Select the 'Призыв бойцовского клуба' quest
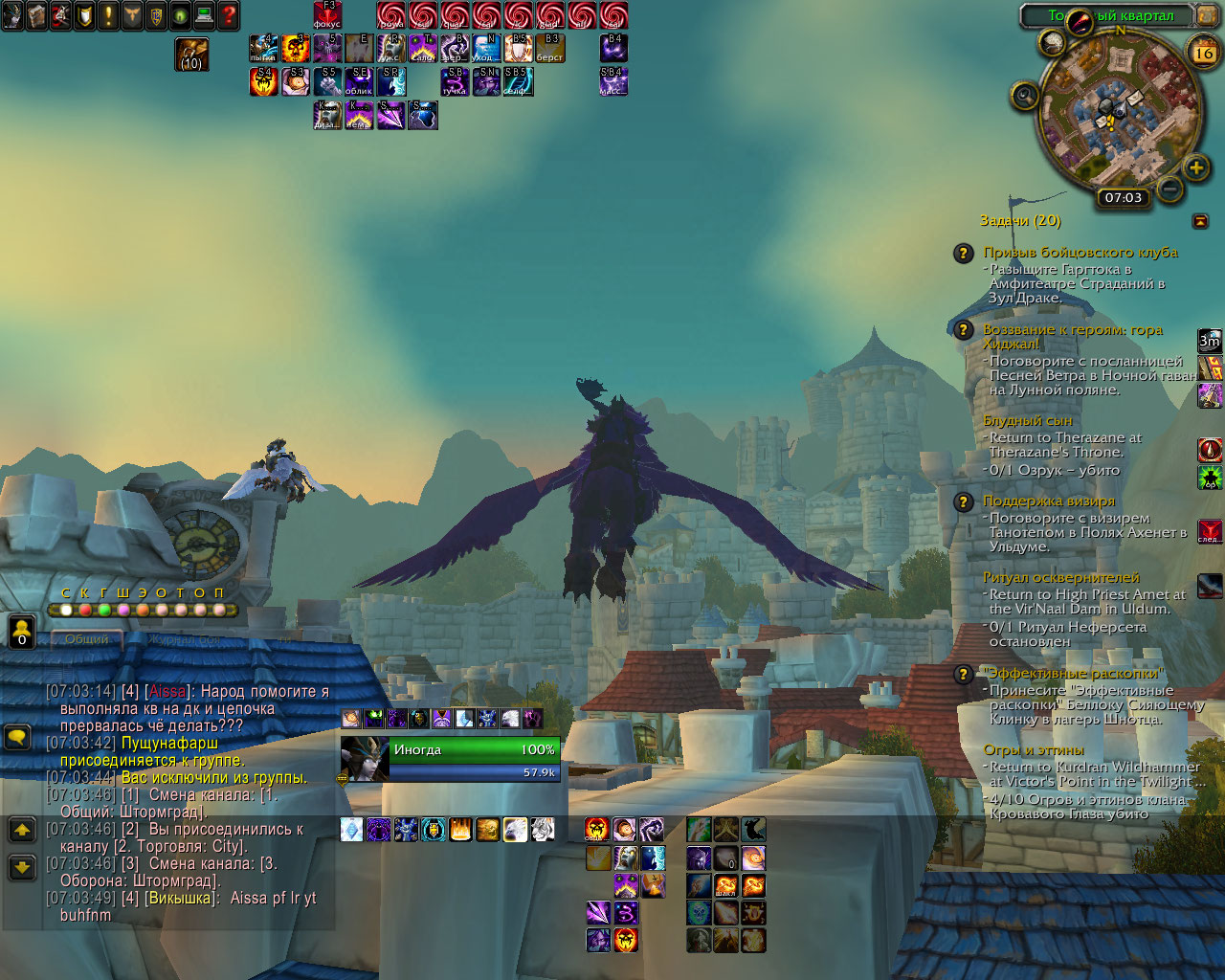The width and height of the screenshot is (1225, 980). [x=1080, y=253]
